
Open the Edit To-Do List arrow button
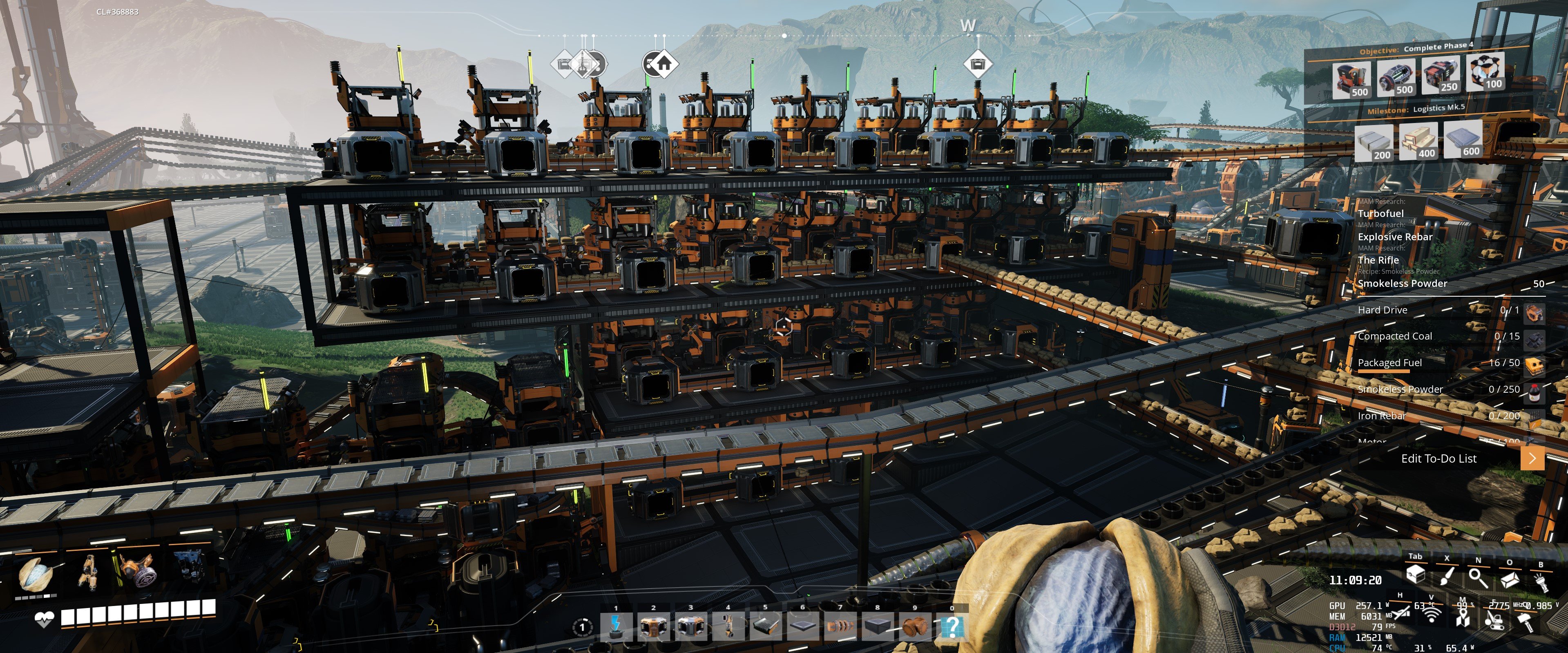(x=1532, y=458)
